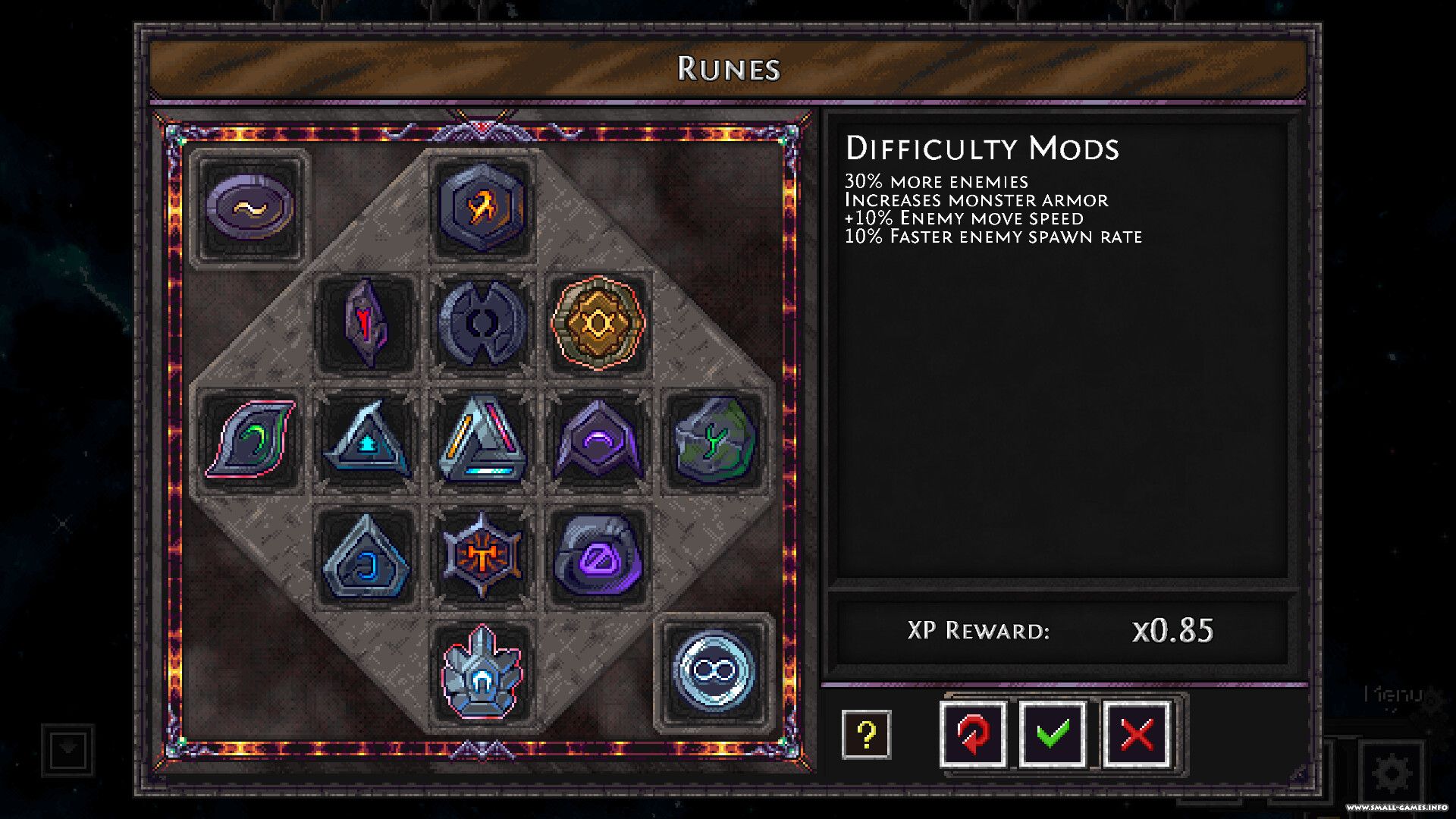Screen dimensions: 1456x819
Task: Select the silver infinity symbol rune
Action: (x=714, y=672)
